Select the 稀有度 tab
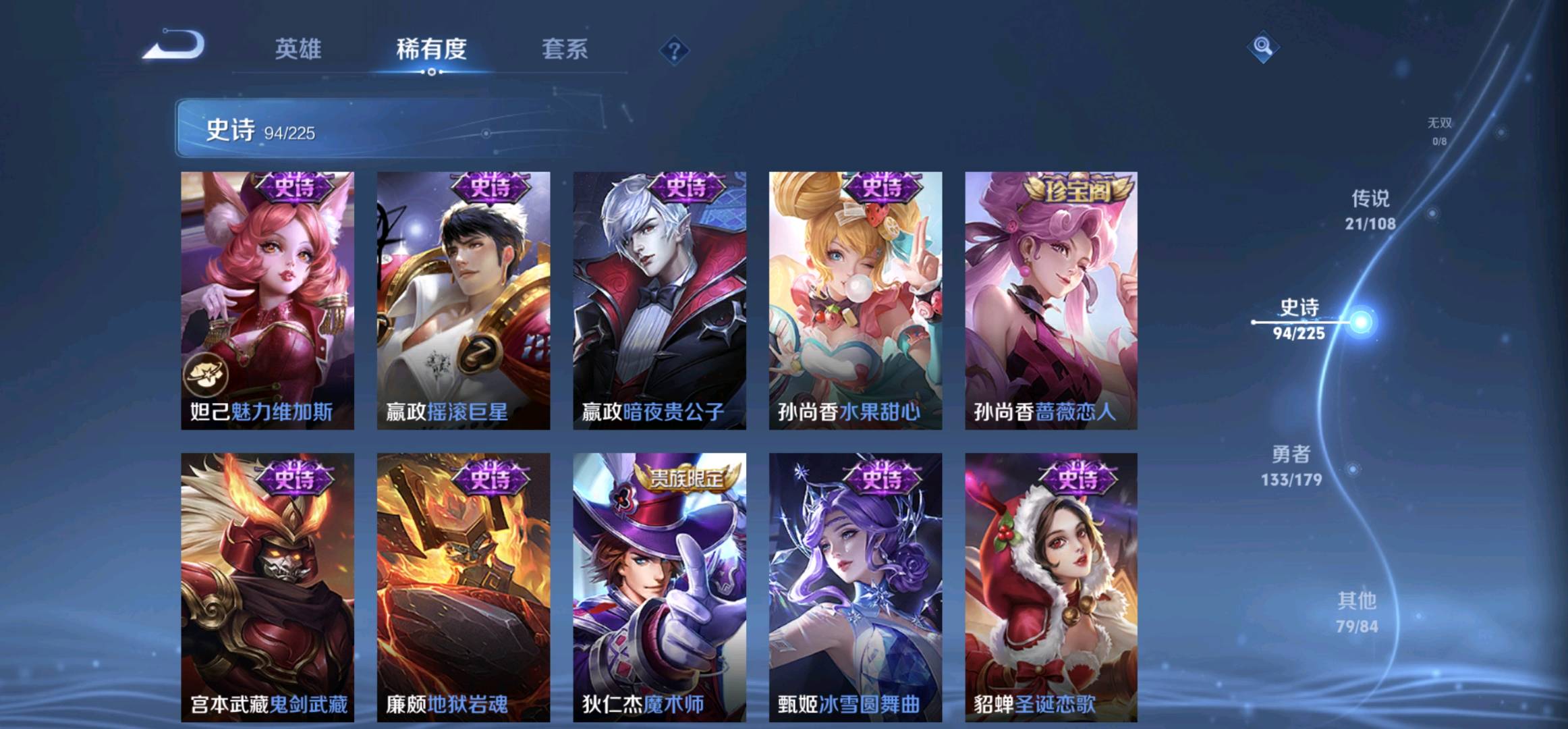 431,49
